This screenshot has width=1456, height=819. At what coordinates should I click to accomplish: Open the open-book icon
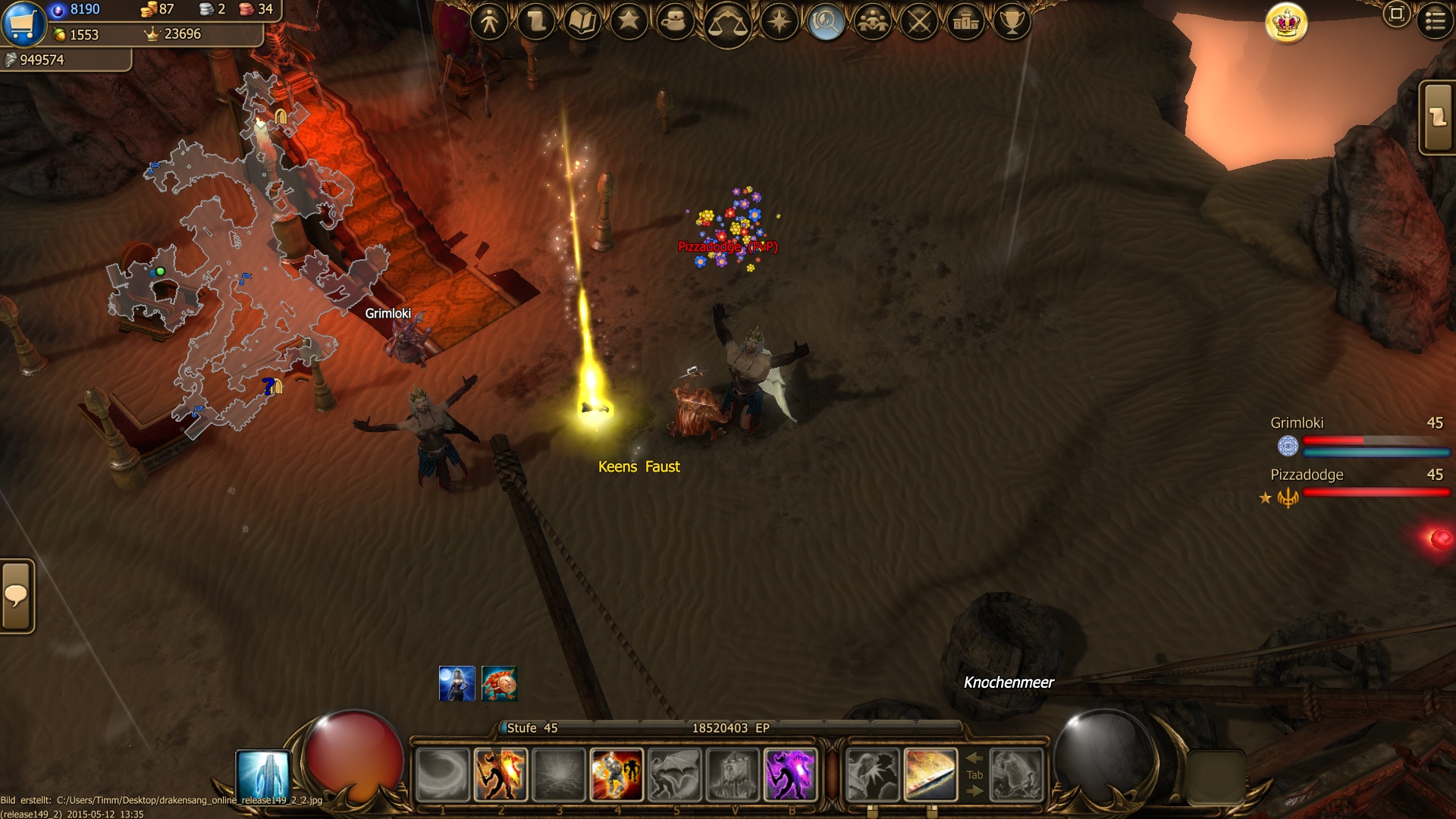tap(582, 21)
